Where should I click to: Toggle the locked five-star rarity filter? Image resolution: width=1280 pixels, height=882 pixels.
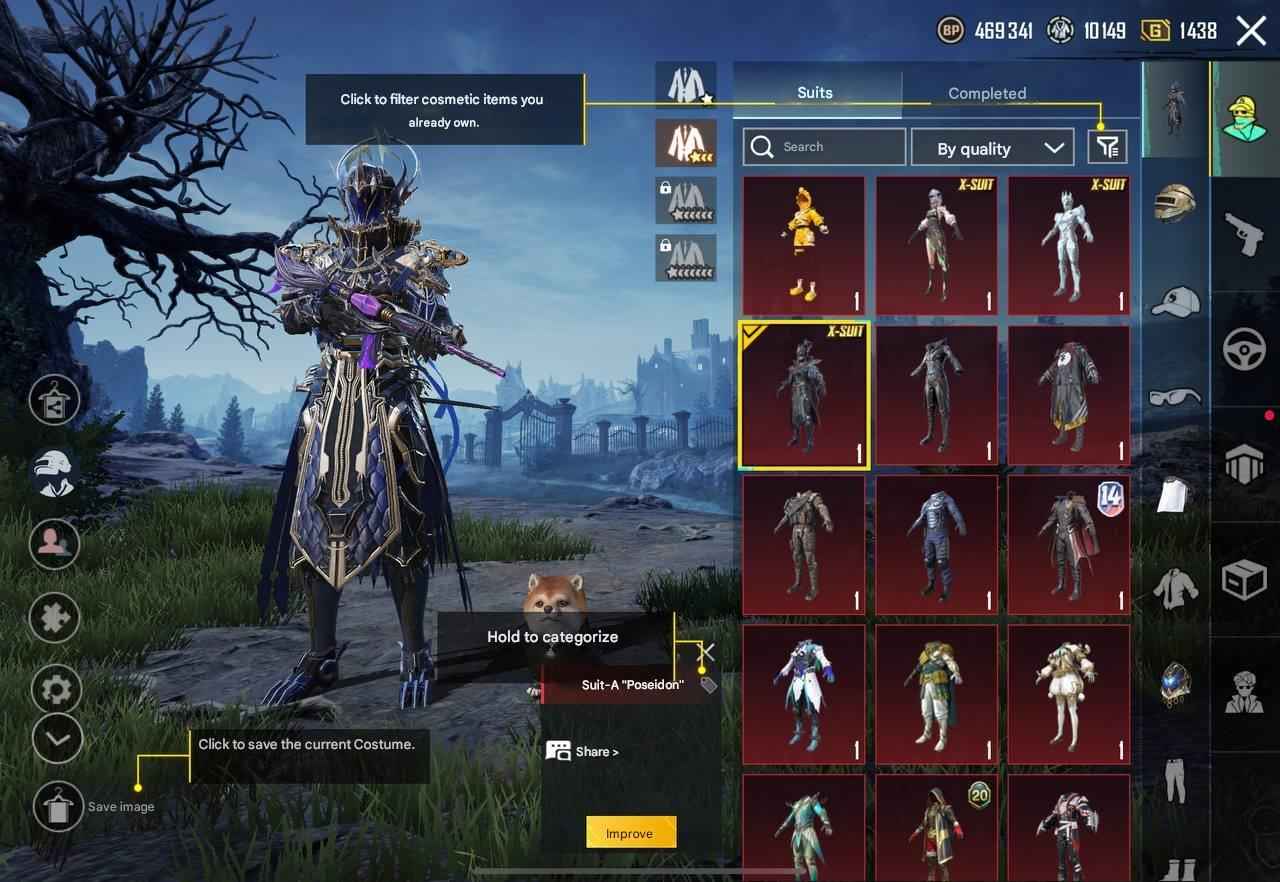pos(685,200)
